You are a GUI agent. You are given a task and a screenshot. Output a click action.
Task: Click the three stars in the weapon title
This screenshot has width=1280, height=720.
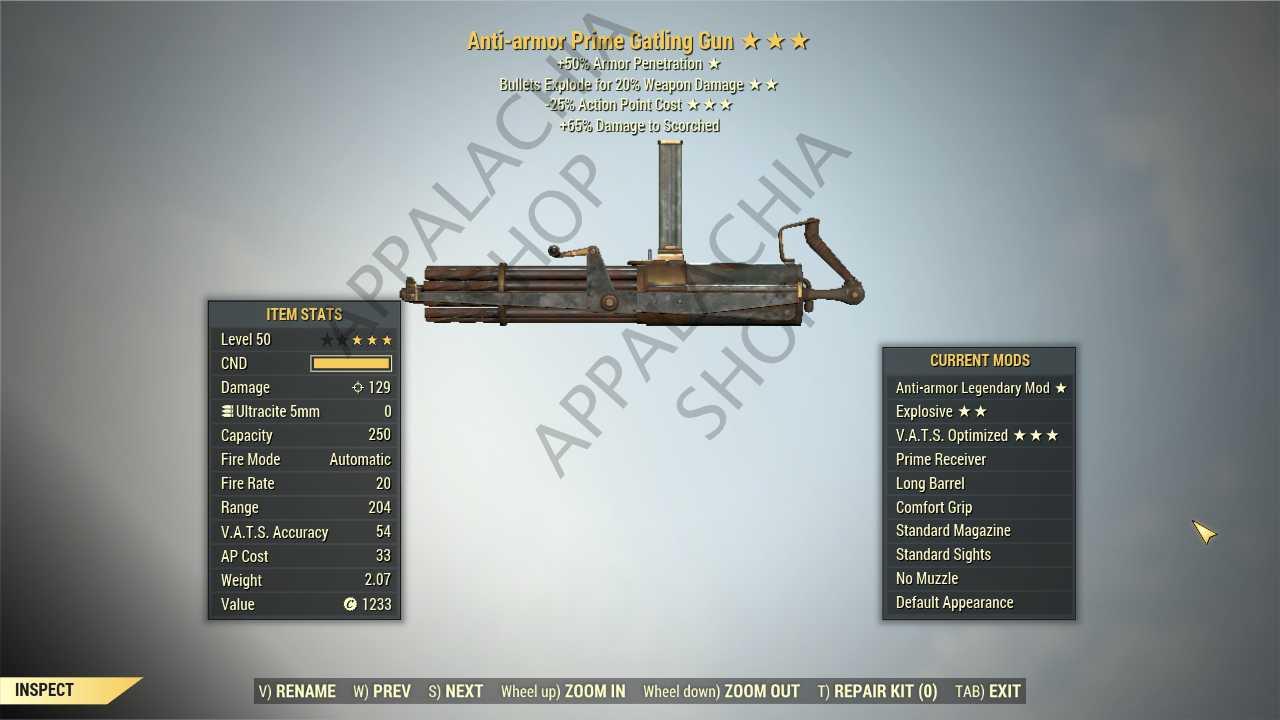pyautogui.click(x=775, y=41)
